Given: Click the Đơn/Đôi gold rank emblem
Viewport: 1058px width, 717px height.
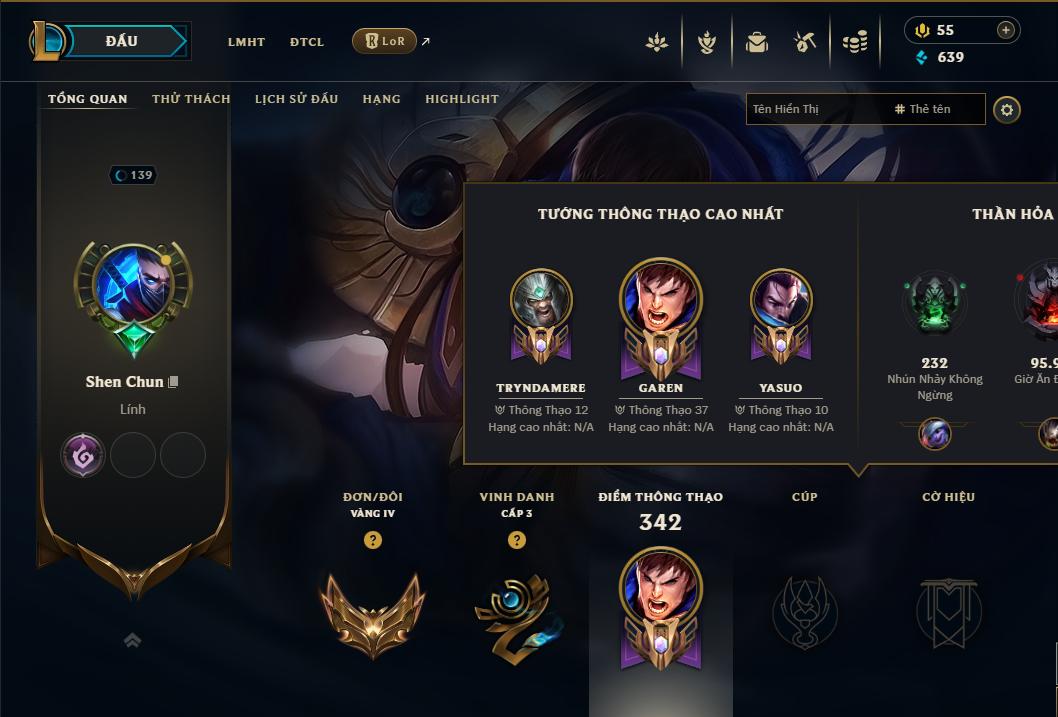Looking at the screenshot, I should (x=373, y=614).
